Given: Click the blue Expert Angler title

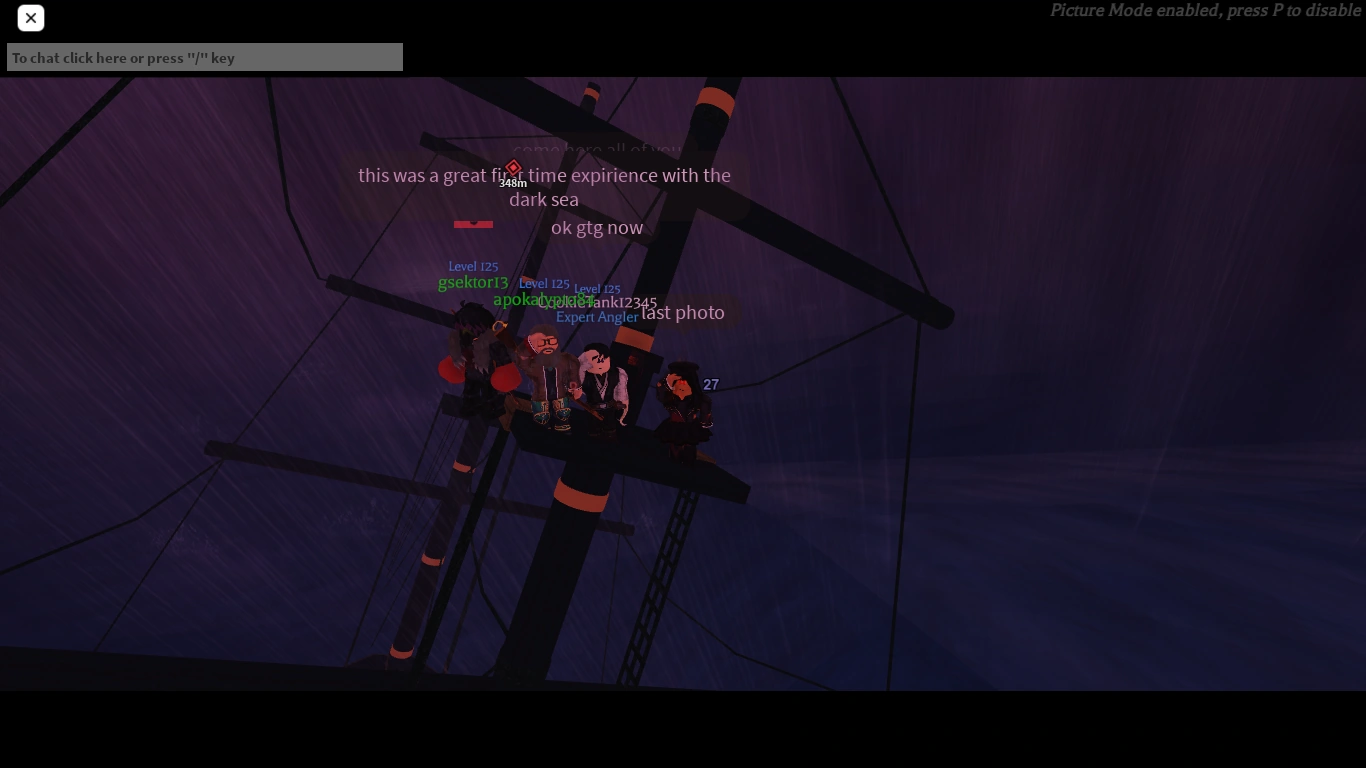Looking at the screenshot, I should [x=597, y=317].
